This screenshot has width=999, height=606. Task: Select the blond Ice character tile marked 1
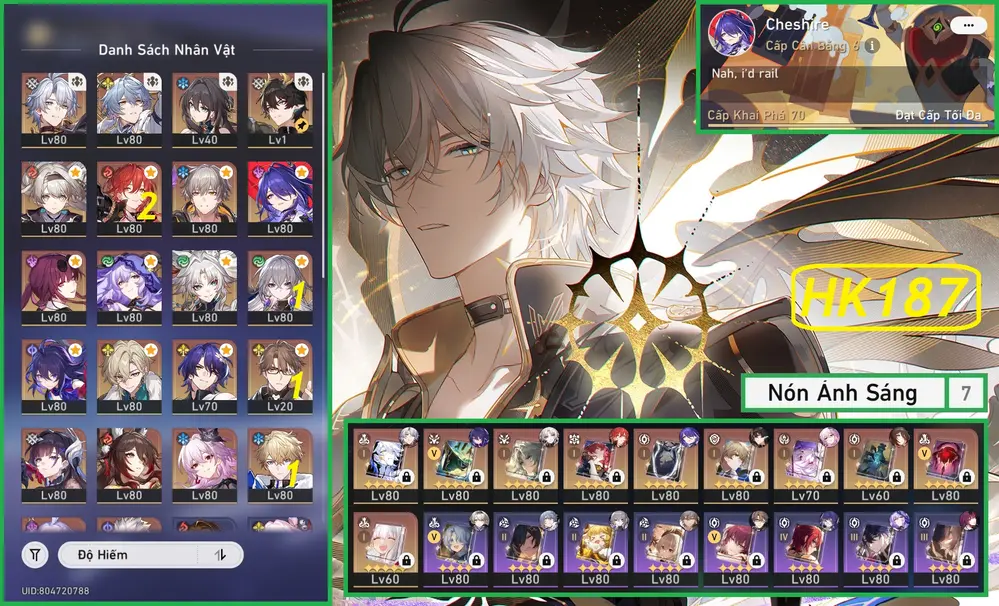tap(279, 466)
